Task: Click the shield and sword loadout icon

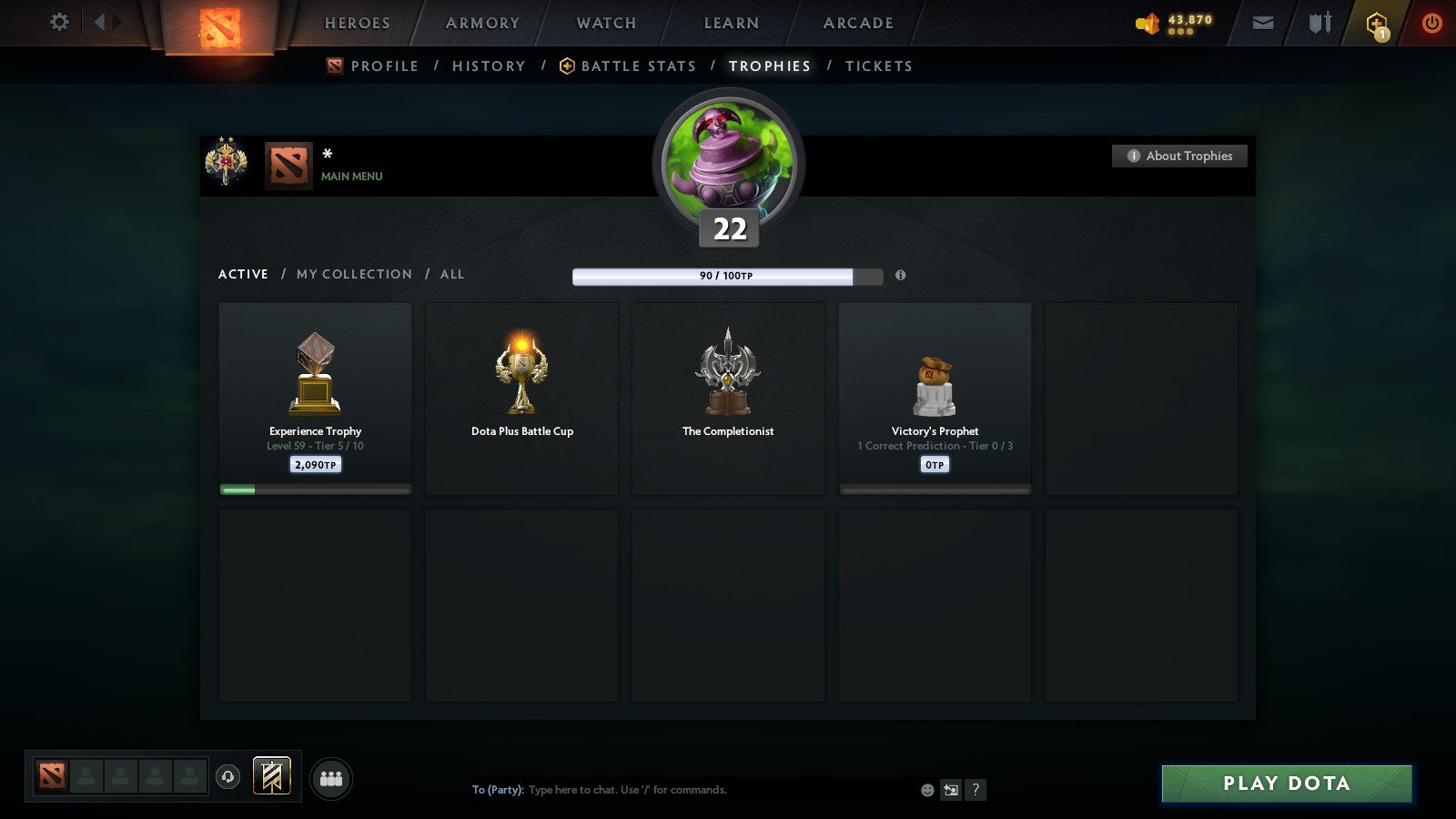Action: pyautogui.click(x=1318, y=23)
